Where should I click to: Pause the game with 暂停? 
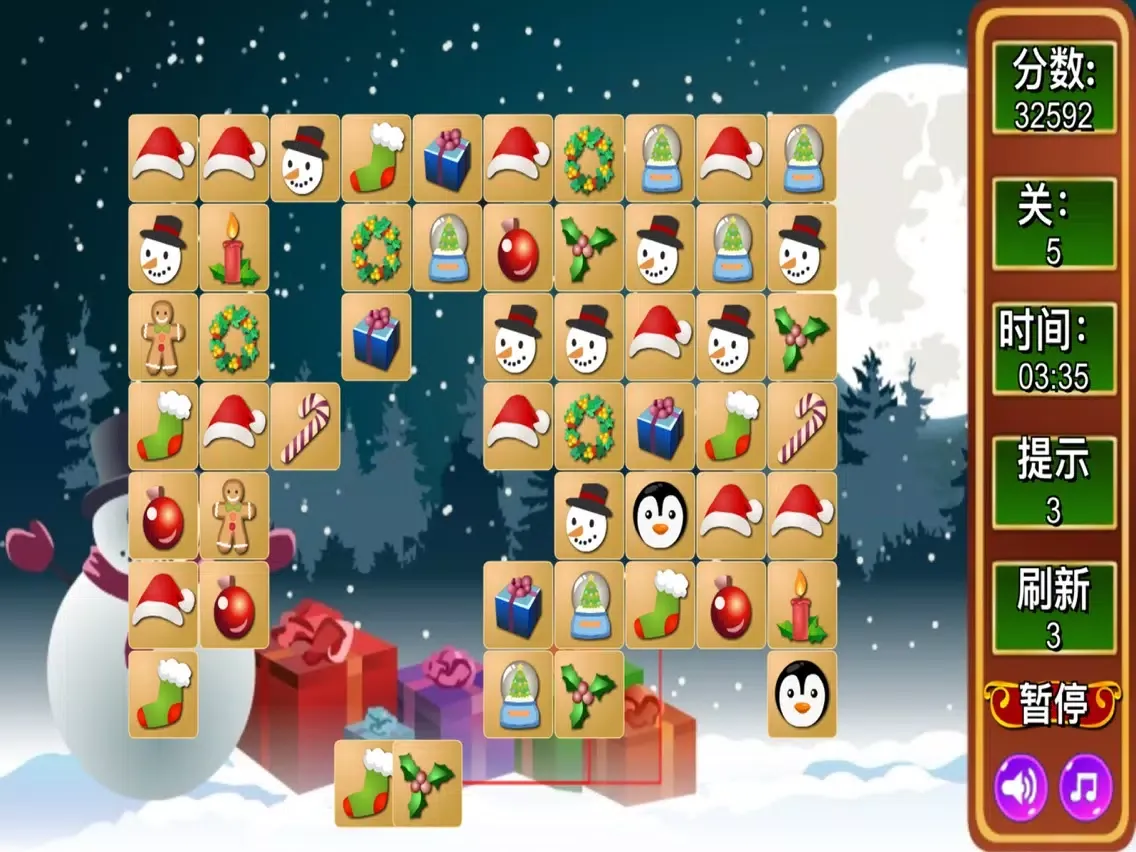pyautogui.click(x=1053, y=704)
